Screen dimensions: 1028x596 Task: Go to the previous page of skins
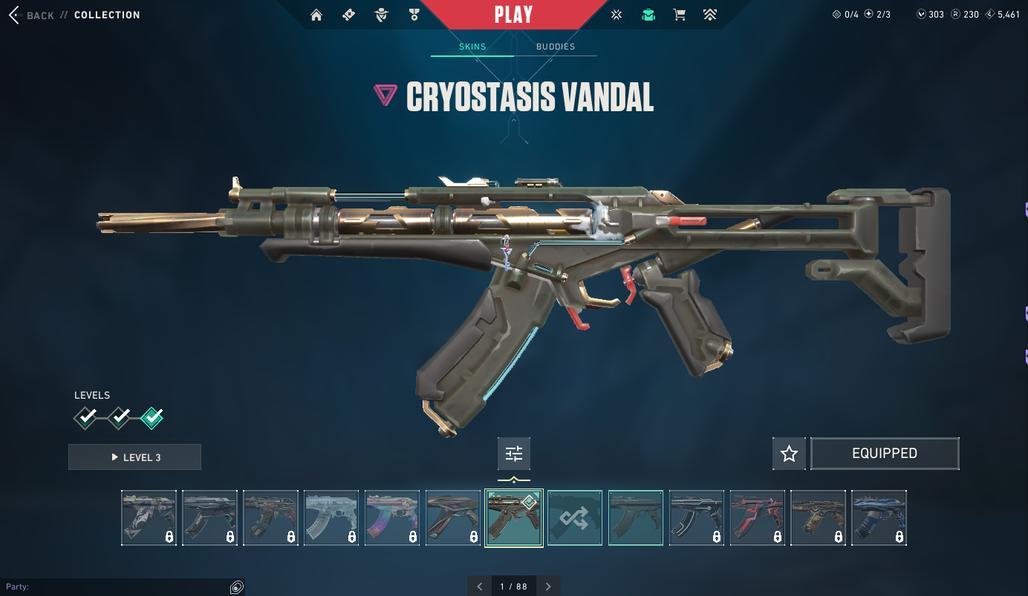coord(480,586)
